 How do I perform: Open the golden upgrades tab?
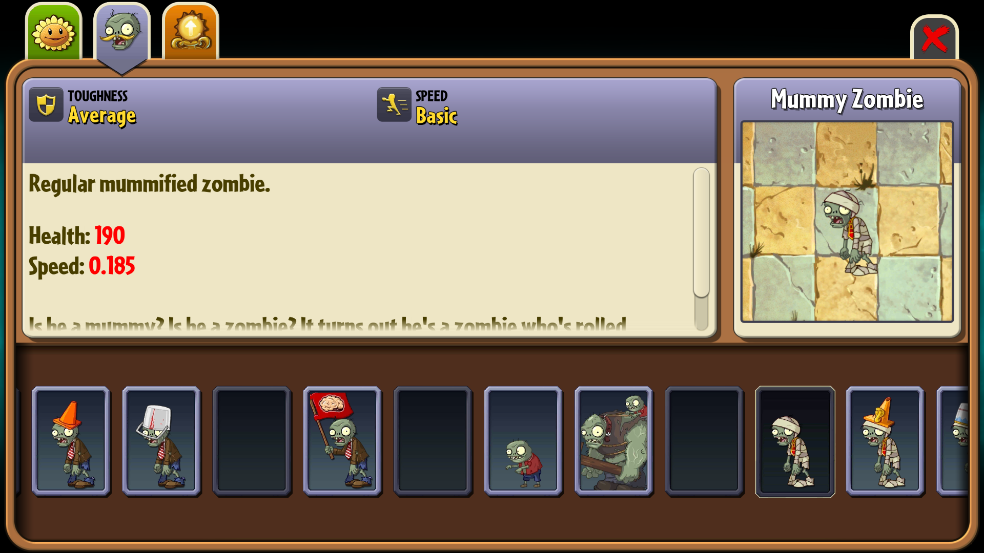point(190,33)
